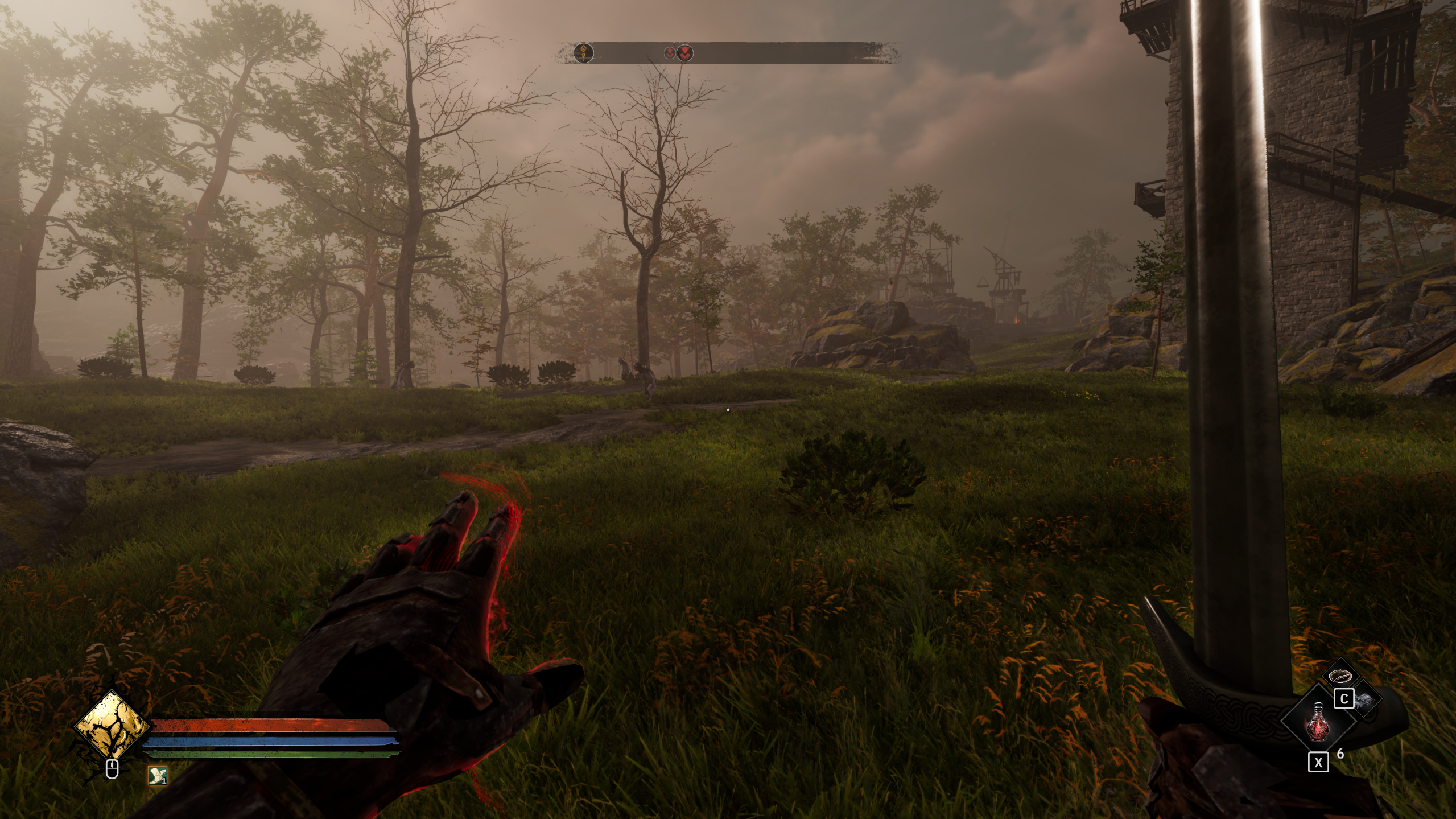Select the smaller red enemy compass marker
The image size is (1456, 819).
point(670,53)
